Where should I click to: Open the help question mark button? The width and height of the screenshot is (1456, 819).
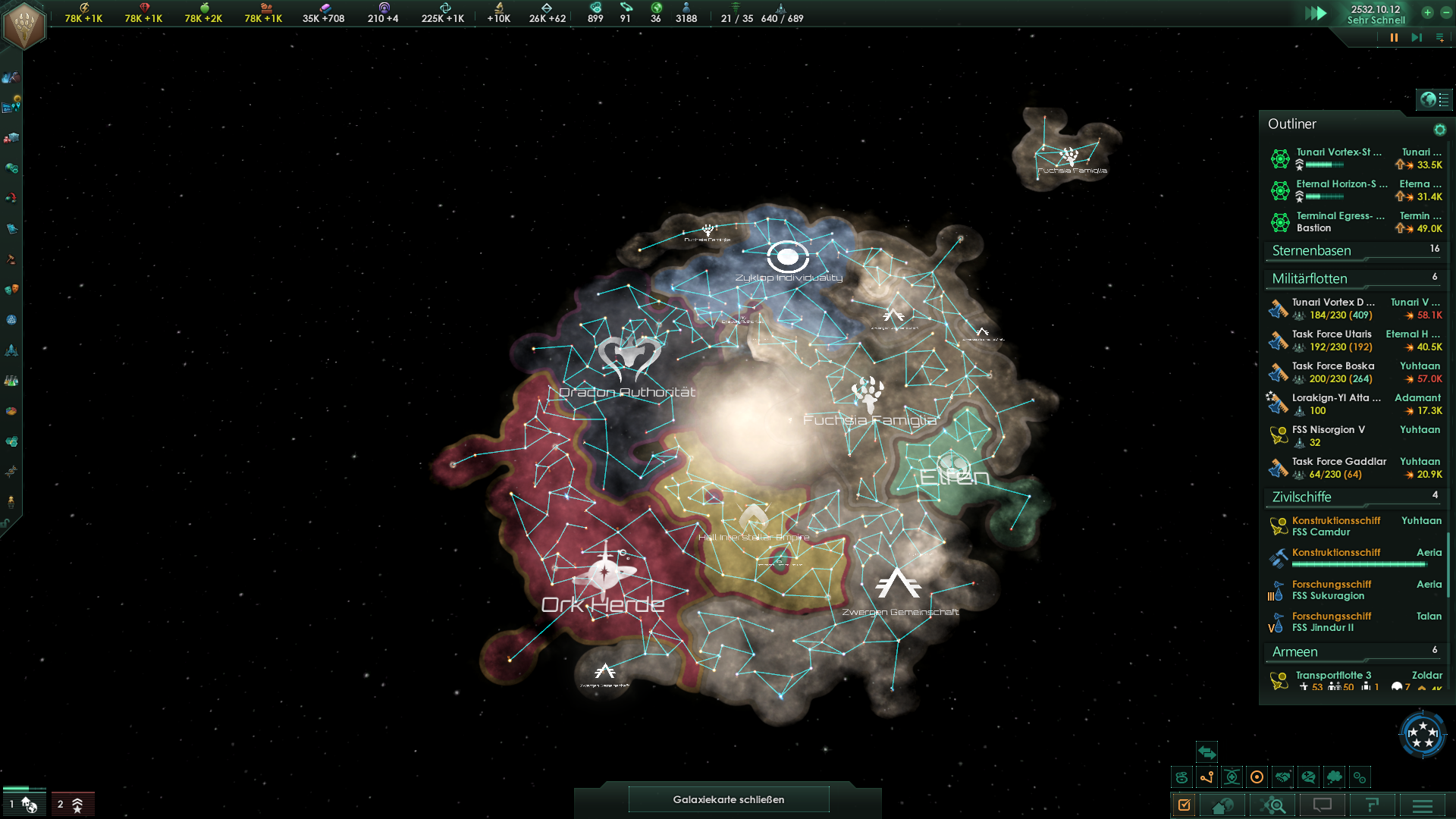pyautogui.click(x=1372, y=805)
